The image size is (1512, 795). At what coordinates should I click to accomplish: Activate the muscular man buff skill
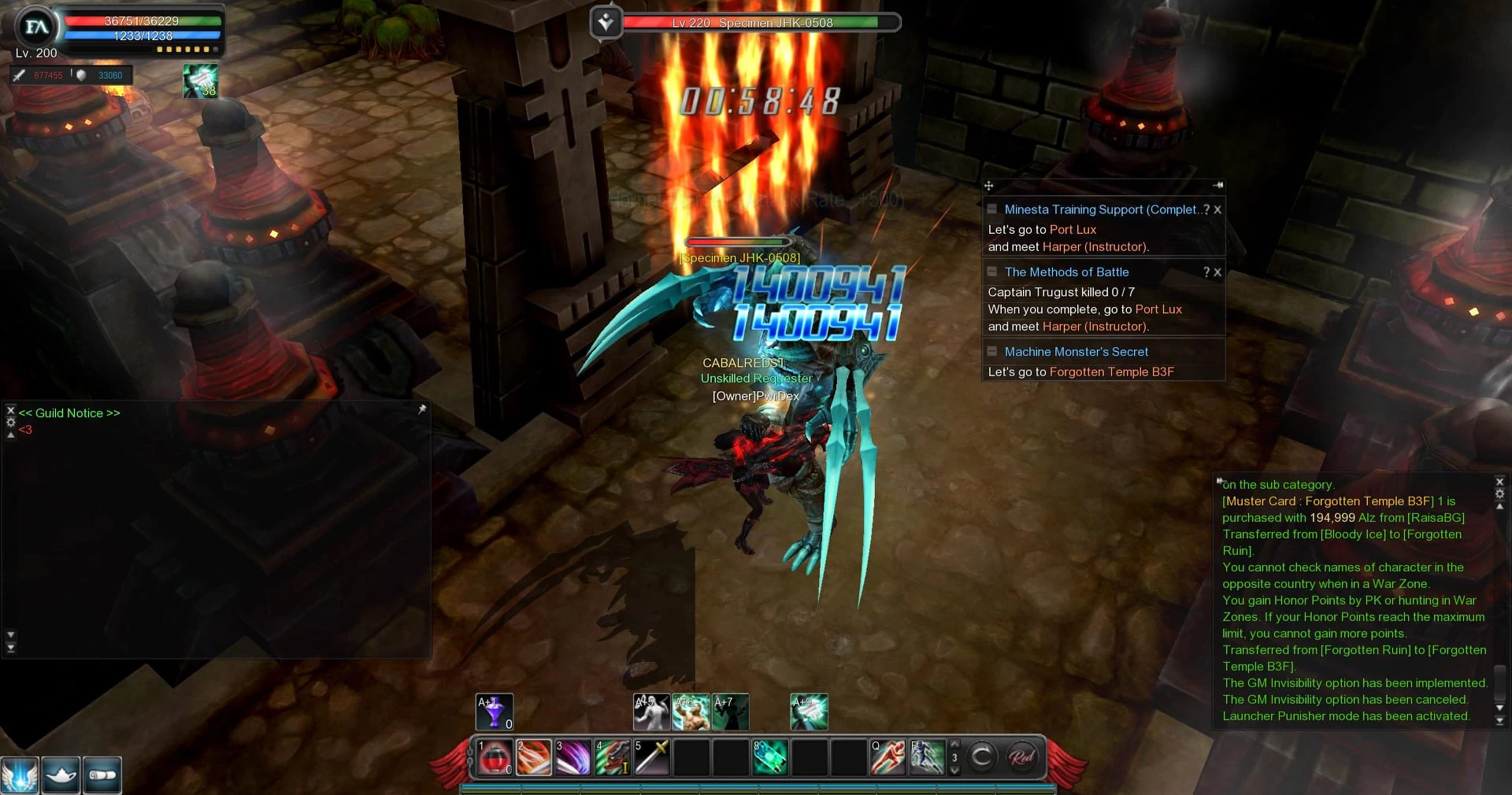coord(691,712)
